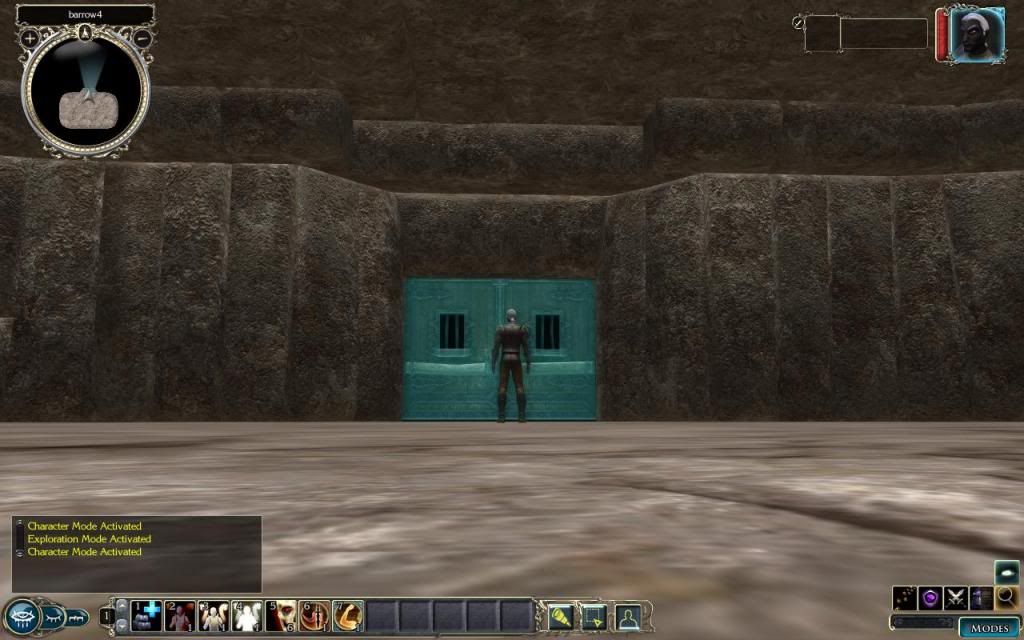Click the chat message log window
The image size is (1024, 640).
pos(137,553)
